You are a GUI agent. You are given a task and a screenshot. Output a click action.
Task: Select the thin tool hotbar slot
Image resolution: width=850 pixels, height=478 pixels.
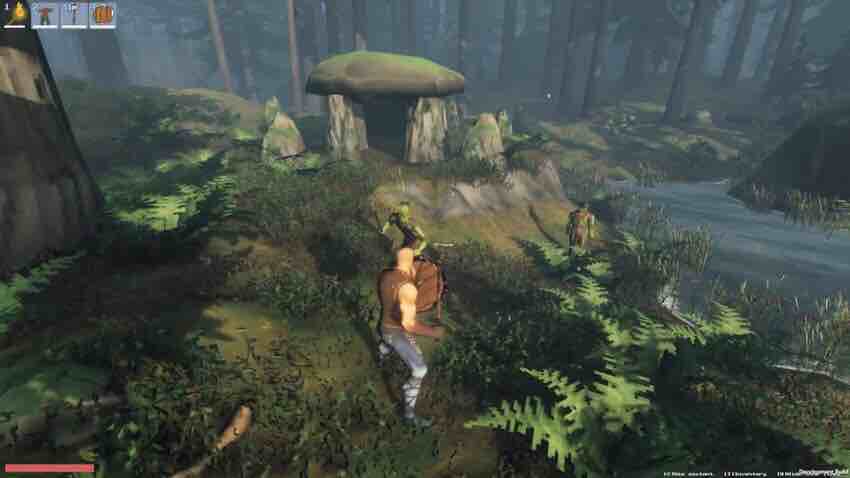(73, 14)
